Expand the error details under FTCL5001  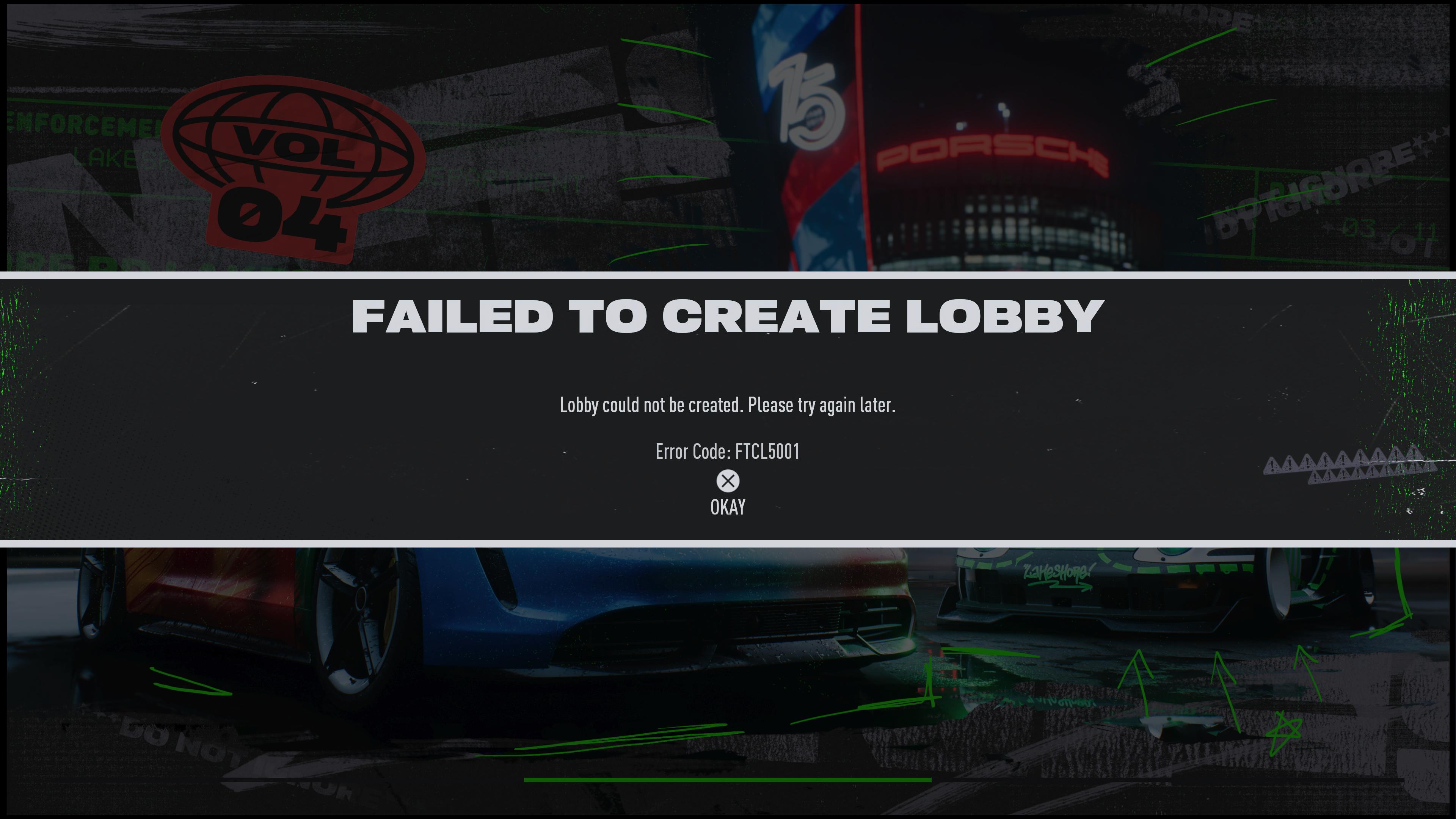728,451
